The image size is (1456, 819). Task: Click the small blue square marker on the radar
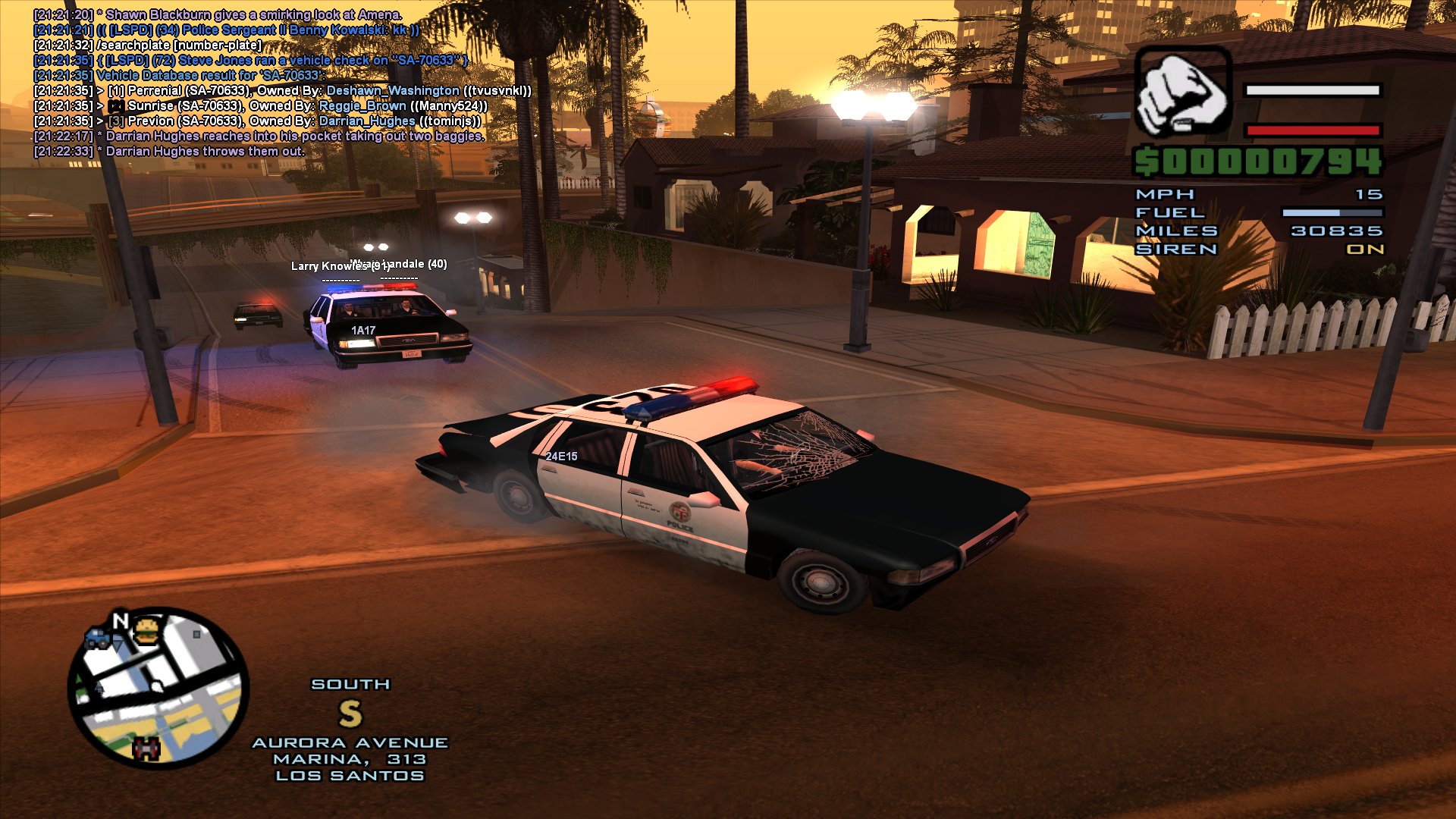[x=196, y=635]
